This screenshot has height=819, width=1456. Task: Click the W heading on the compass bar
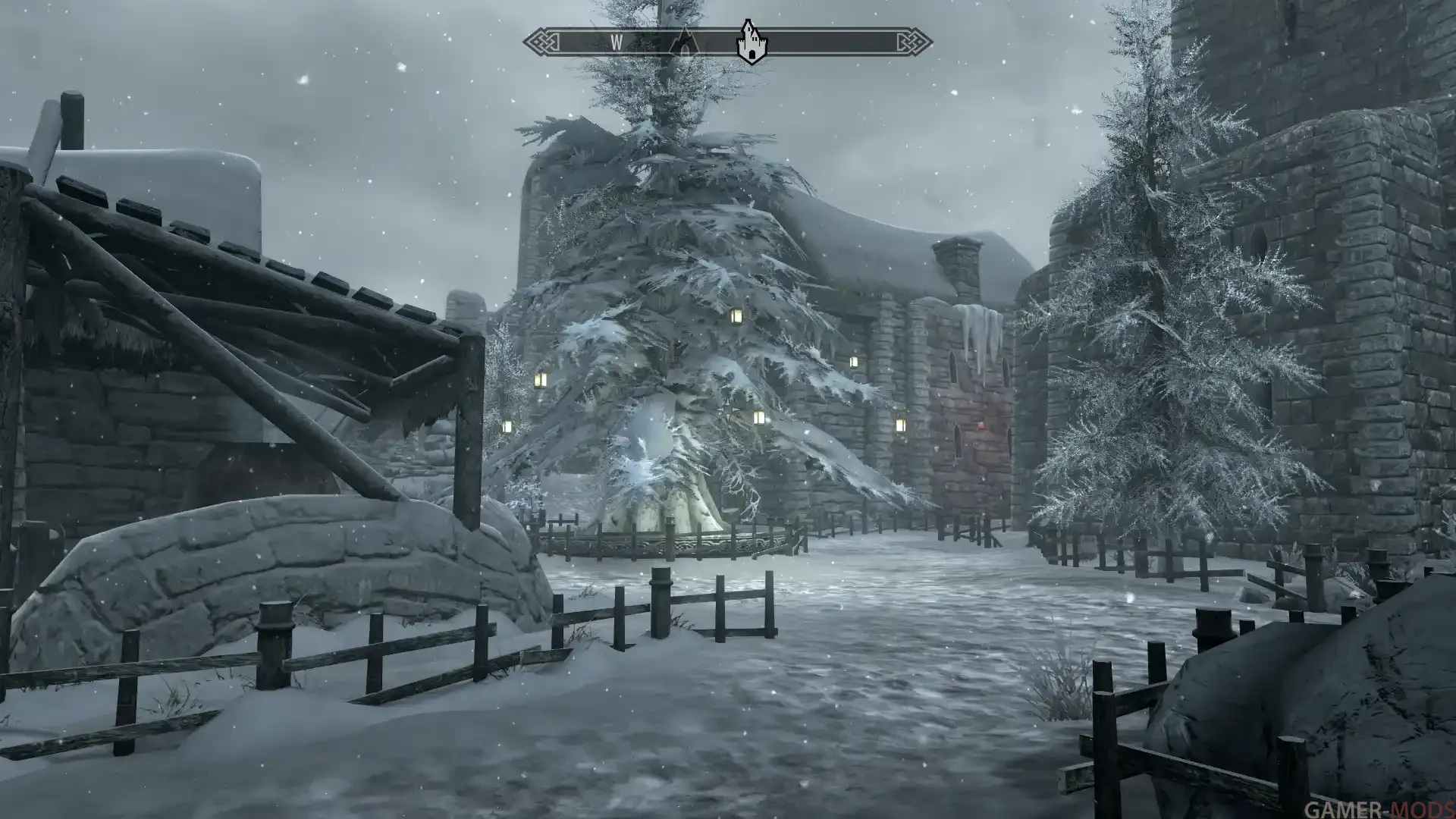[x=617, y=43]
